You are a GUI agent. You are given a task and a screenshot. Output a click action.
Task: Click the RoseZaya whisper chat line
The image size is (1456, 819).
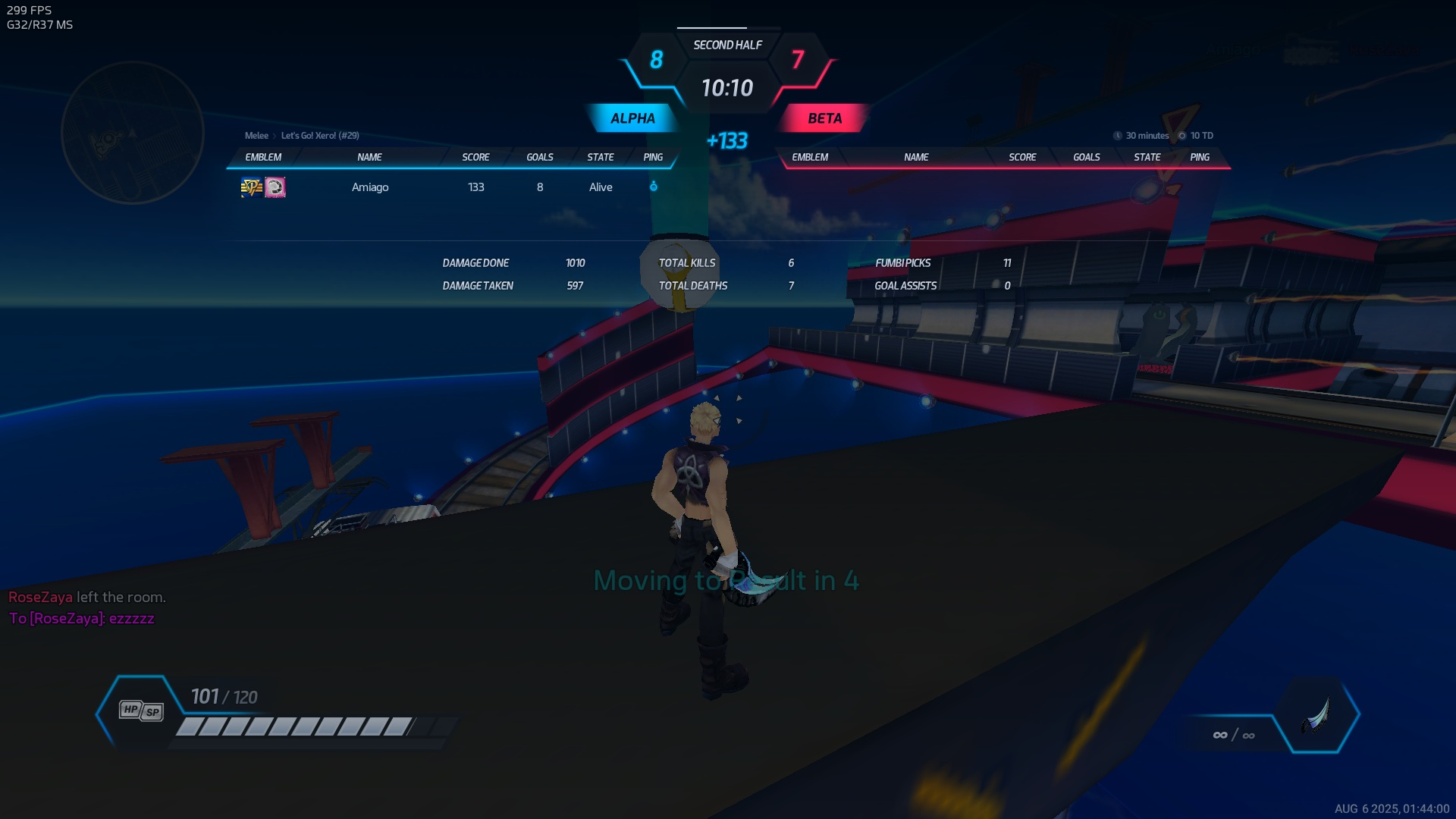tap(82, 619)
